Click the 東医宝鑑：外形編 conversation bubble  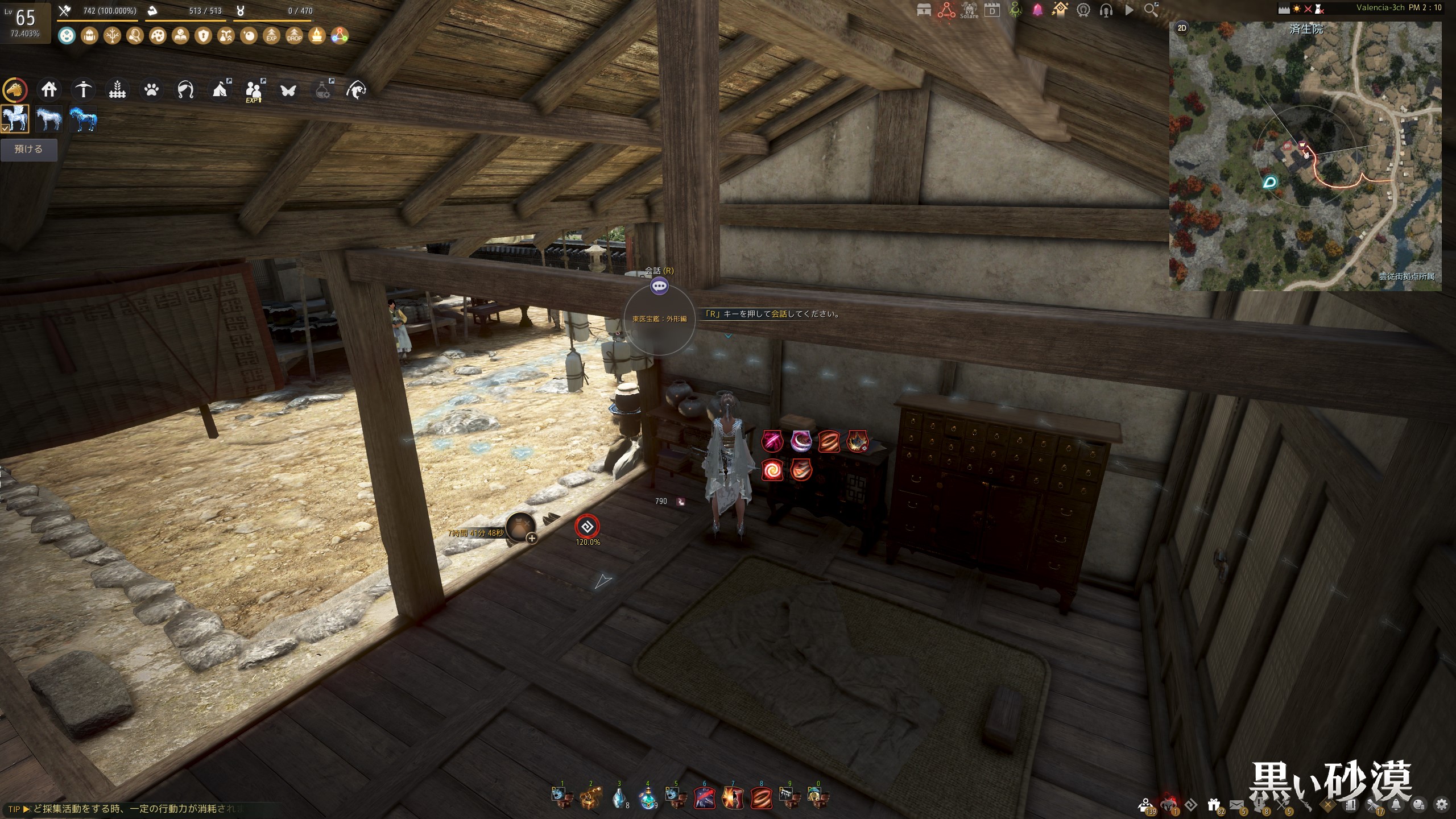(x=659, y=287)
